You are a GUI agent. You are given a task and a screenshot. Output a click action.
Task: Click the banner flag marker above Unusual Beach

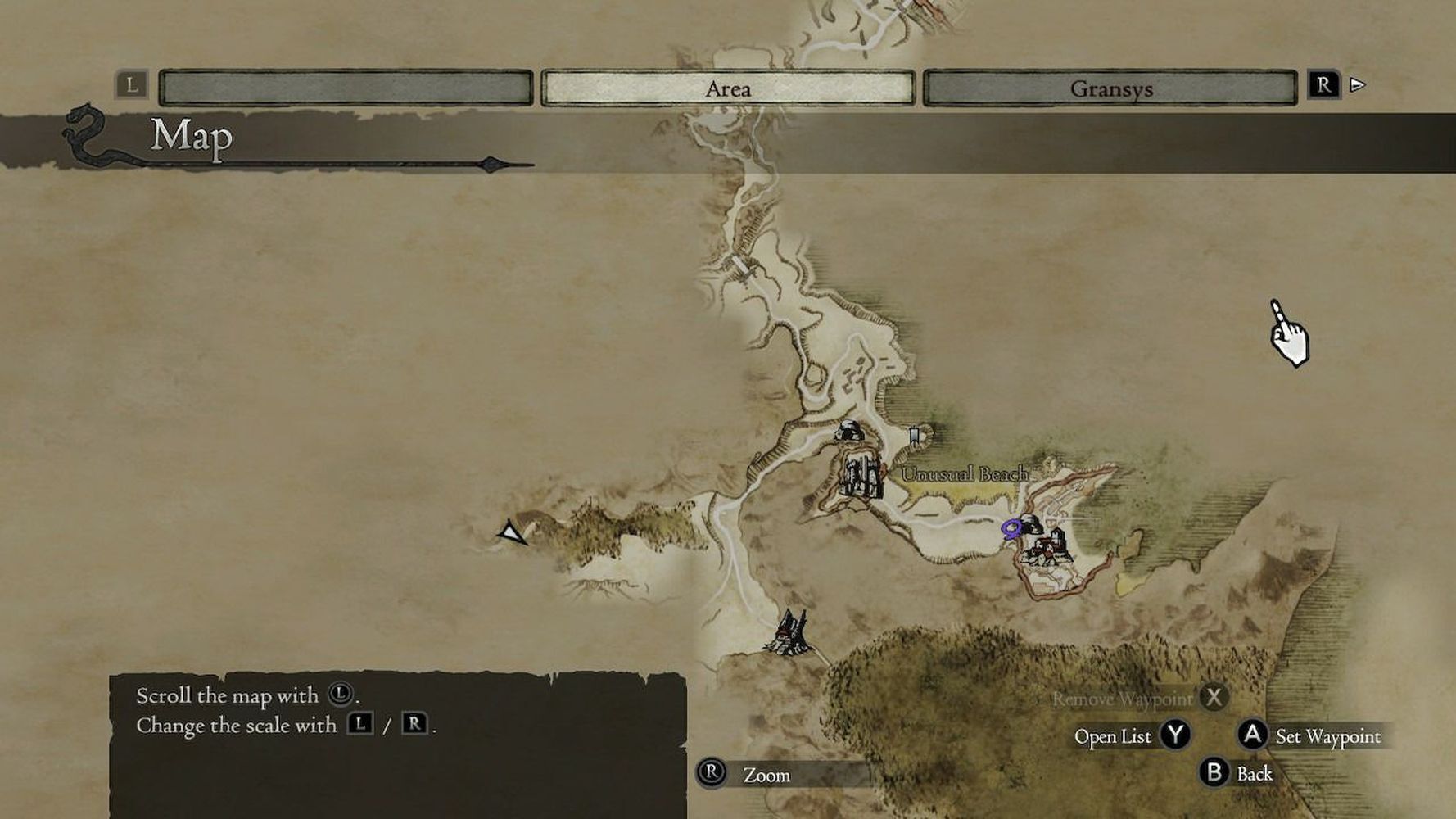[x=915, y=434]
